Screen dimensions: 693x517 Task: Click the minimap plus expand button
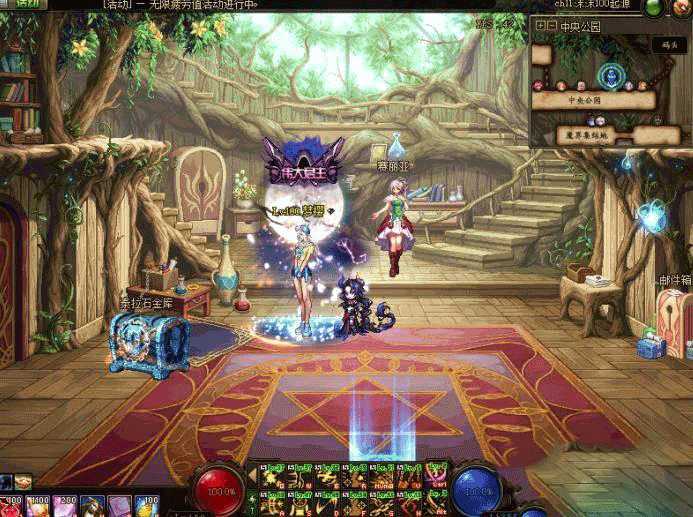[540, 26]
